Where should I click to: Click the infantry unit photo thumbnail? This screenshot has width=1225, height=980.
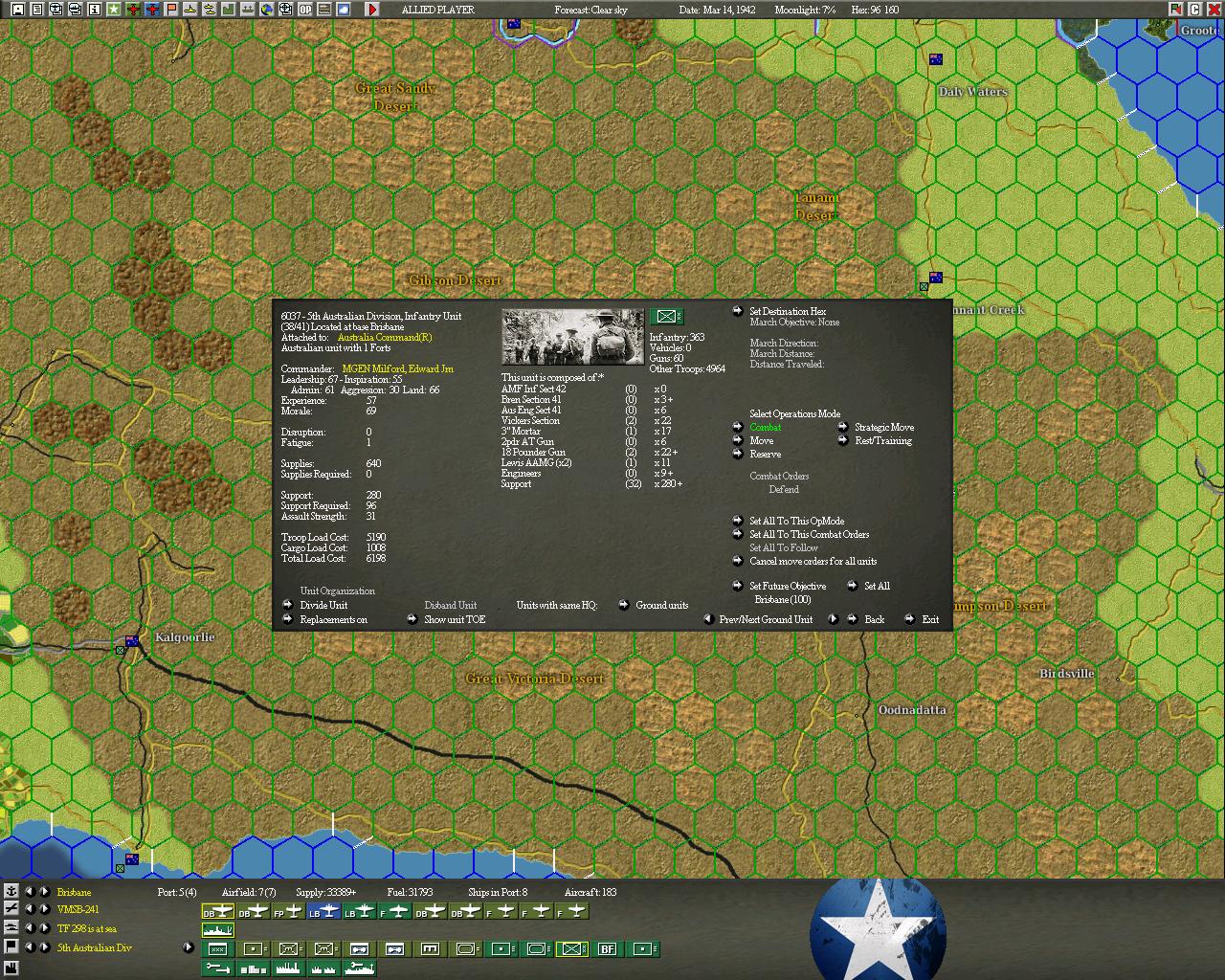(572, 337)
